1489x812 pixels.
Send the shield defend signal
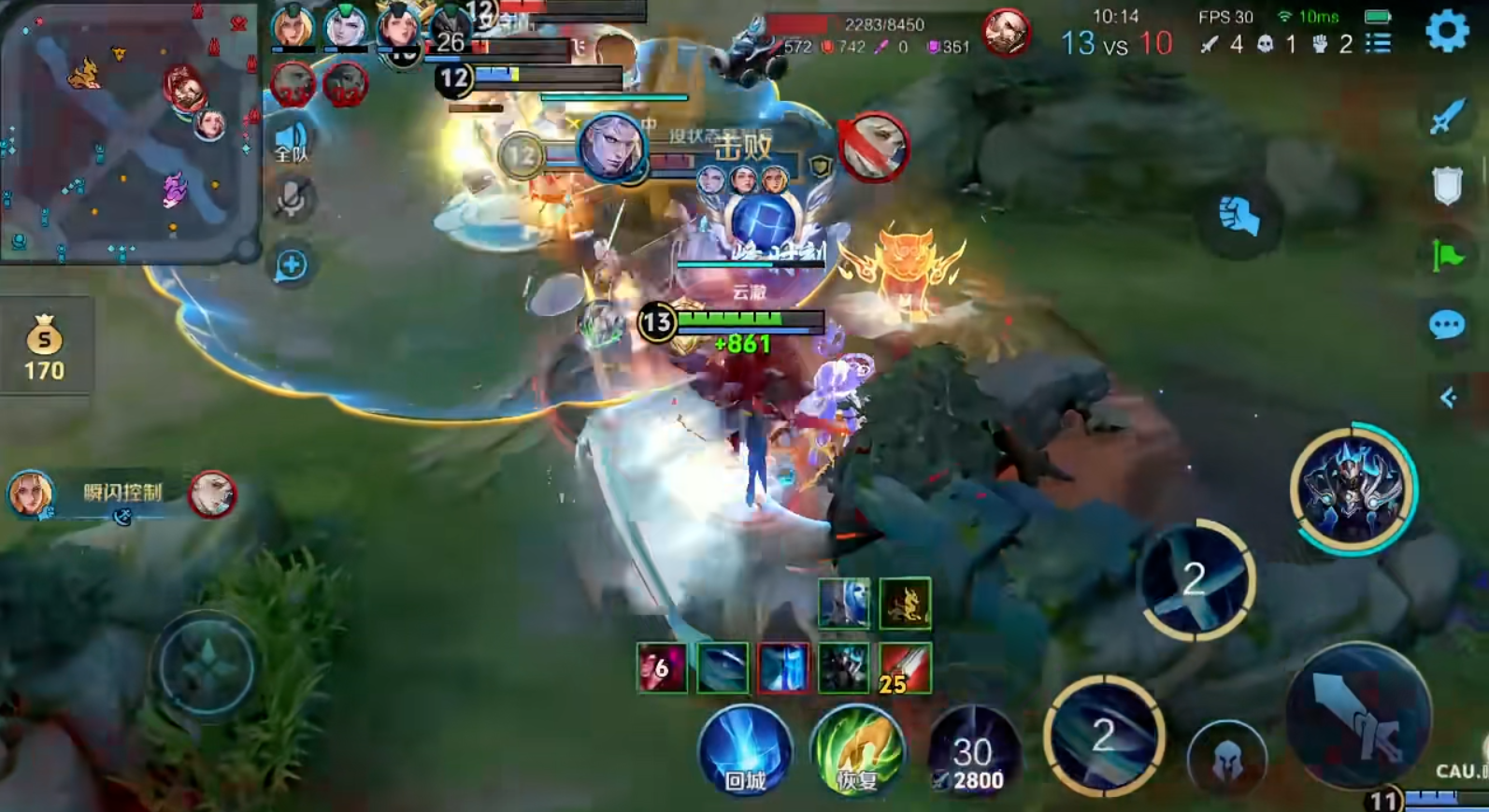coord(1446,185)
